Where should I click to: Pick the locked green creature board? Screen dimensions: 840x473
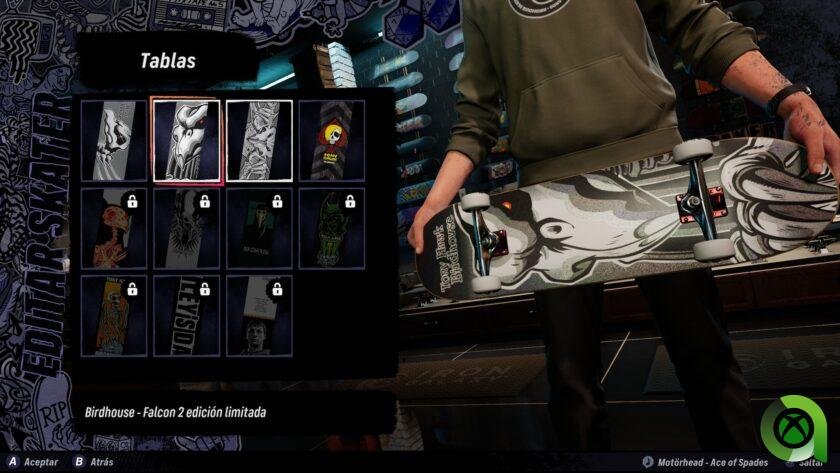(331, 228)
